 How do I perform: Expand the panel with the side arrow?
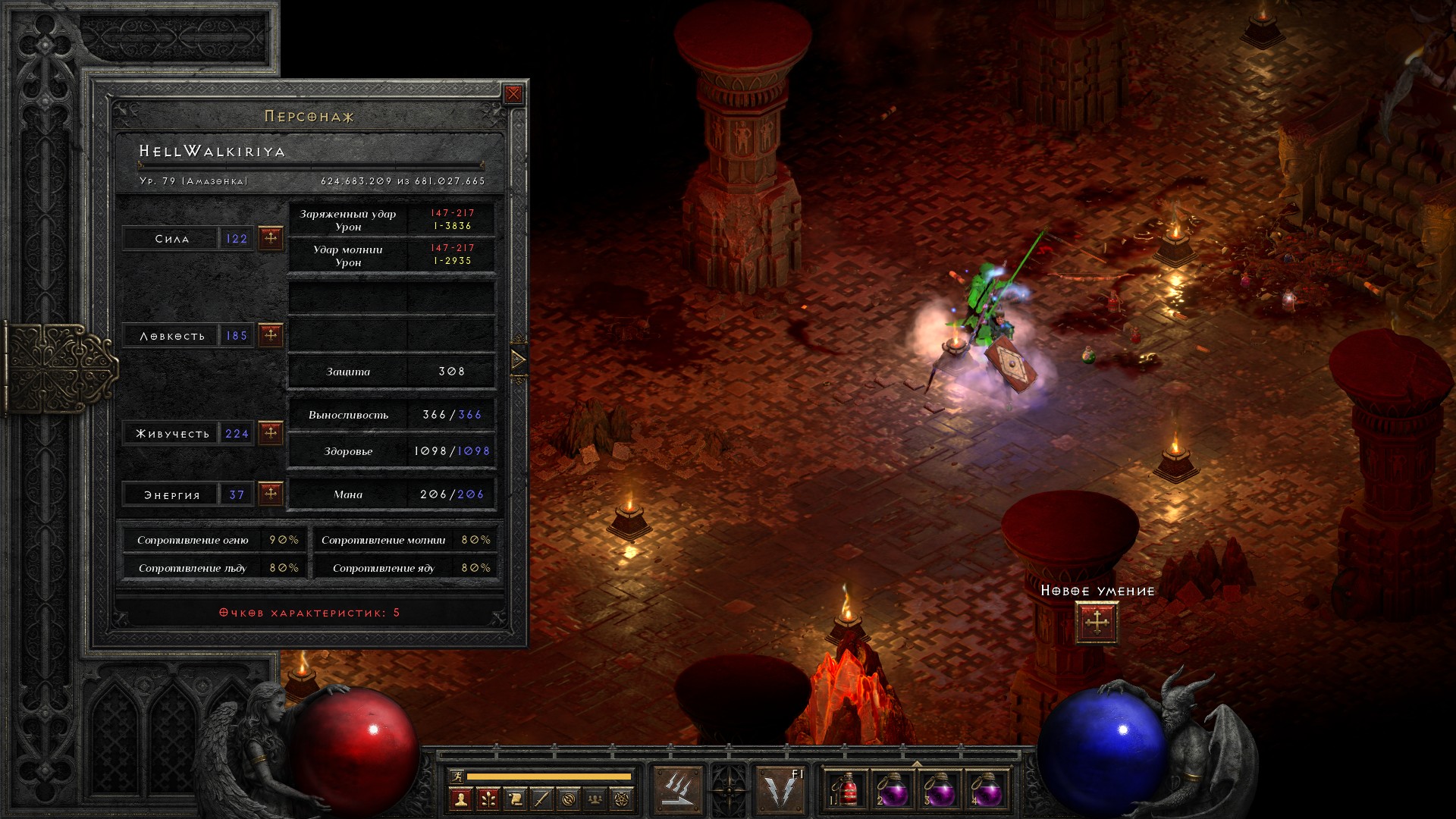[519, 359]
